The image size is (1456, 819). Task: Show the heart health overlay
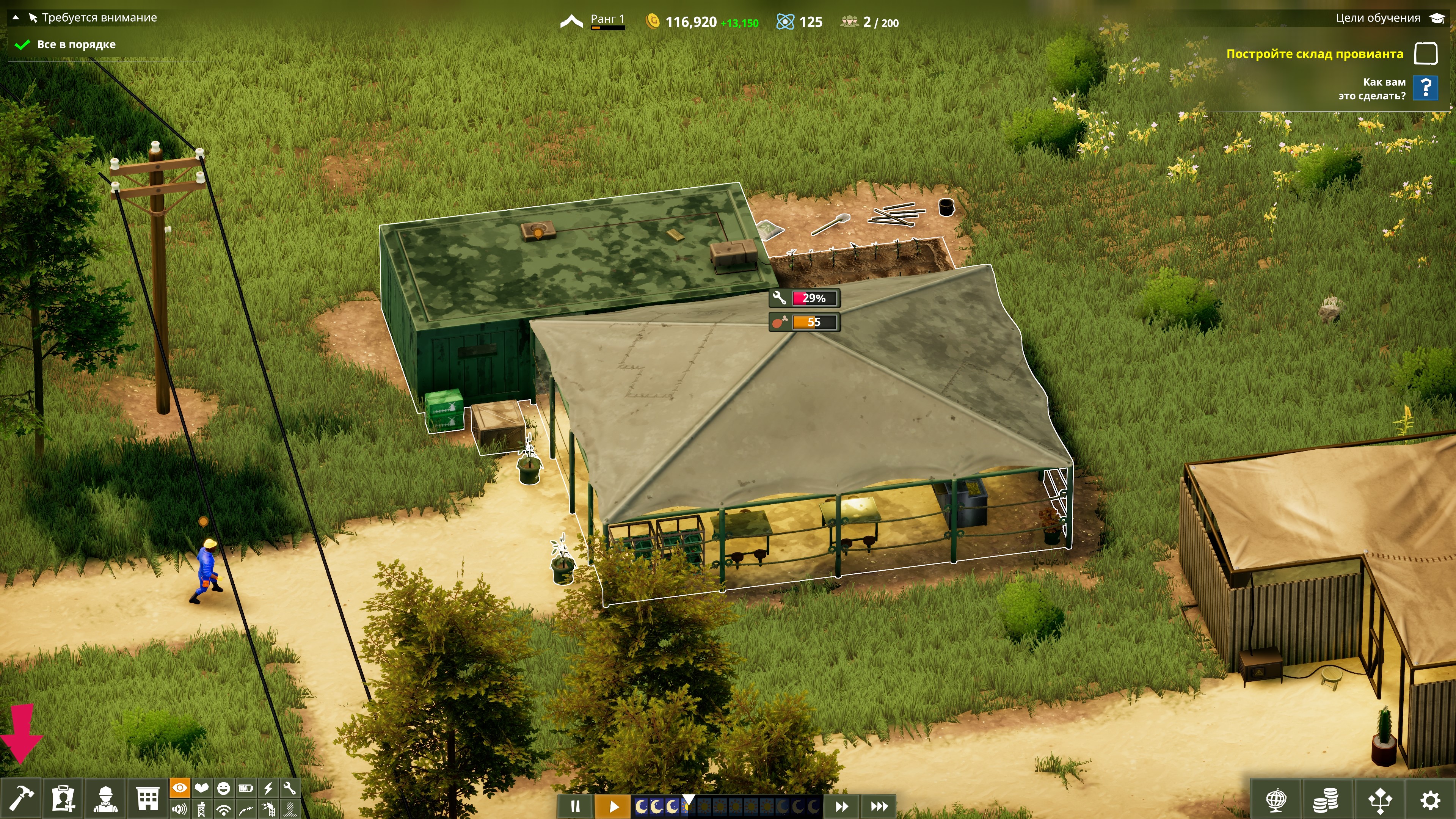202,788
